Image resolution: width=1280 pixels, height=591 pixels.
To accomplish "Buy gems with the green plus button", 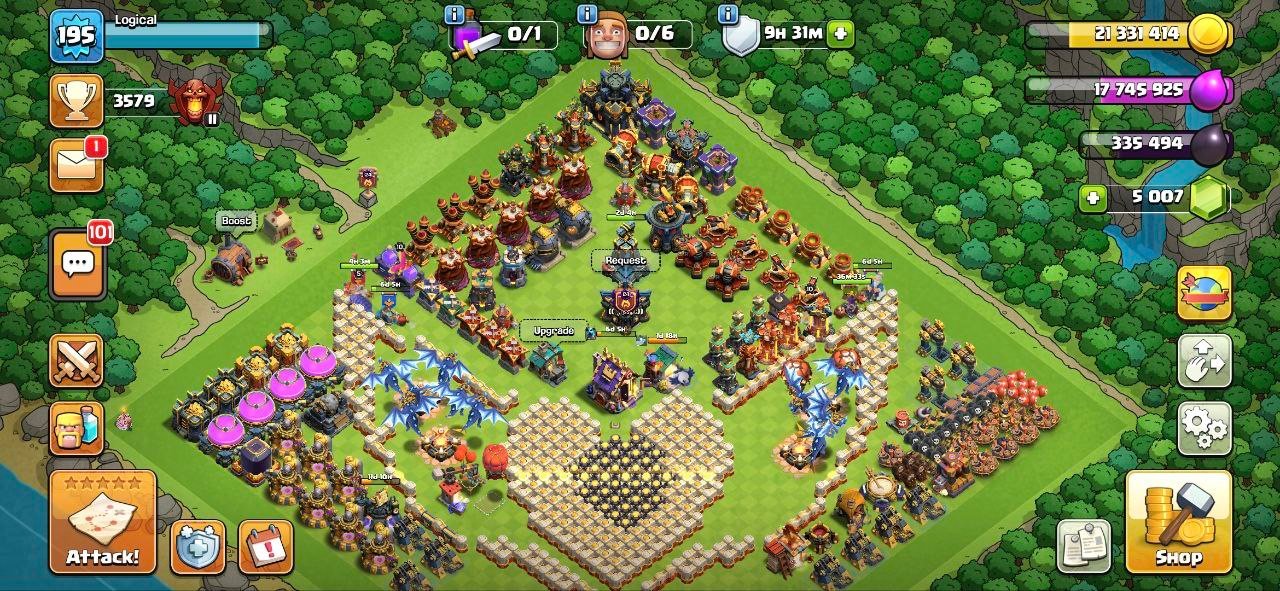I will click(x=1093, y=197).
